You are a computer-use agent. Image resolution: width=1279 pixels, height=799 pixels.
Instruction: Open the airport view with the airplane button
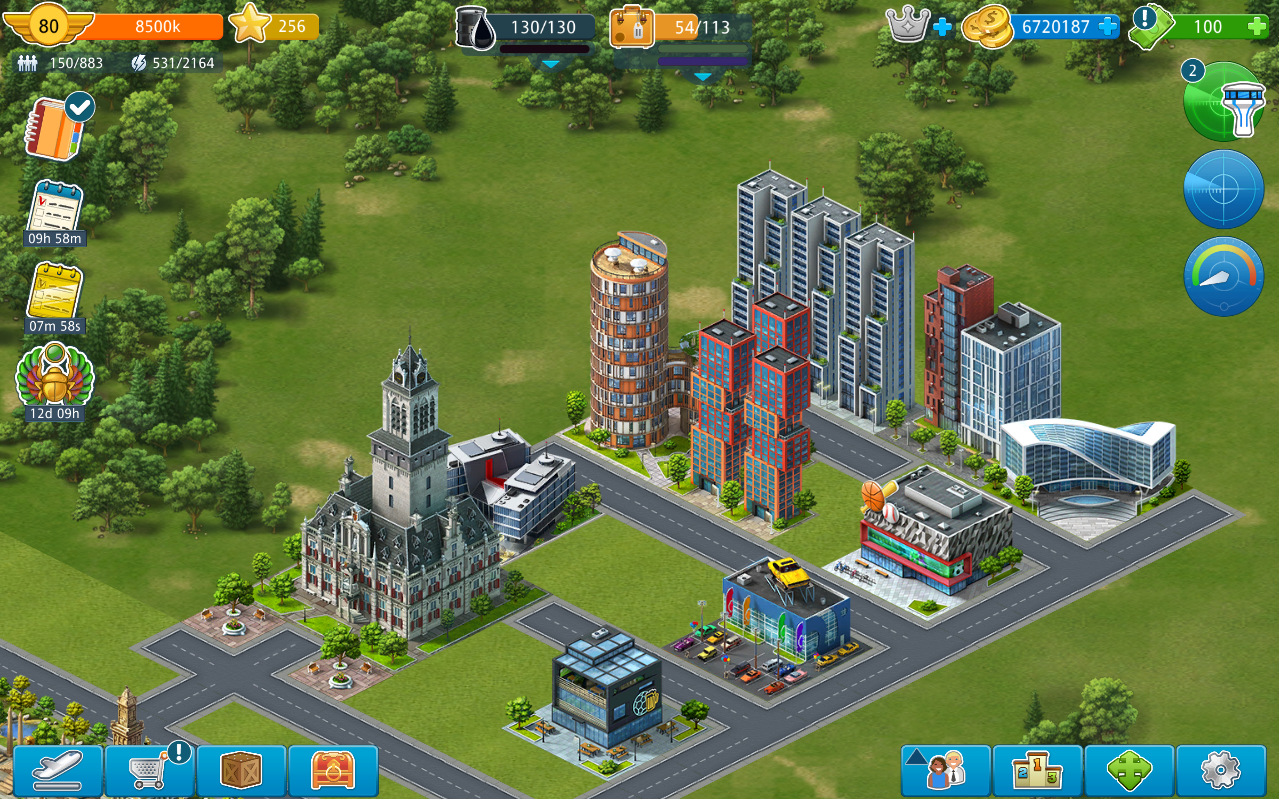pos(58,771)
